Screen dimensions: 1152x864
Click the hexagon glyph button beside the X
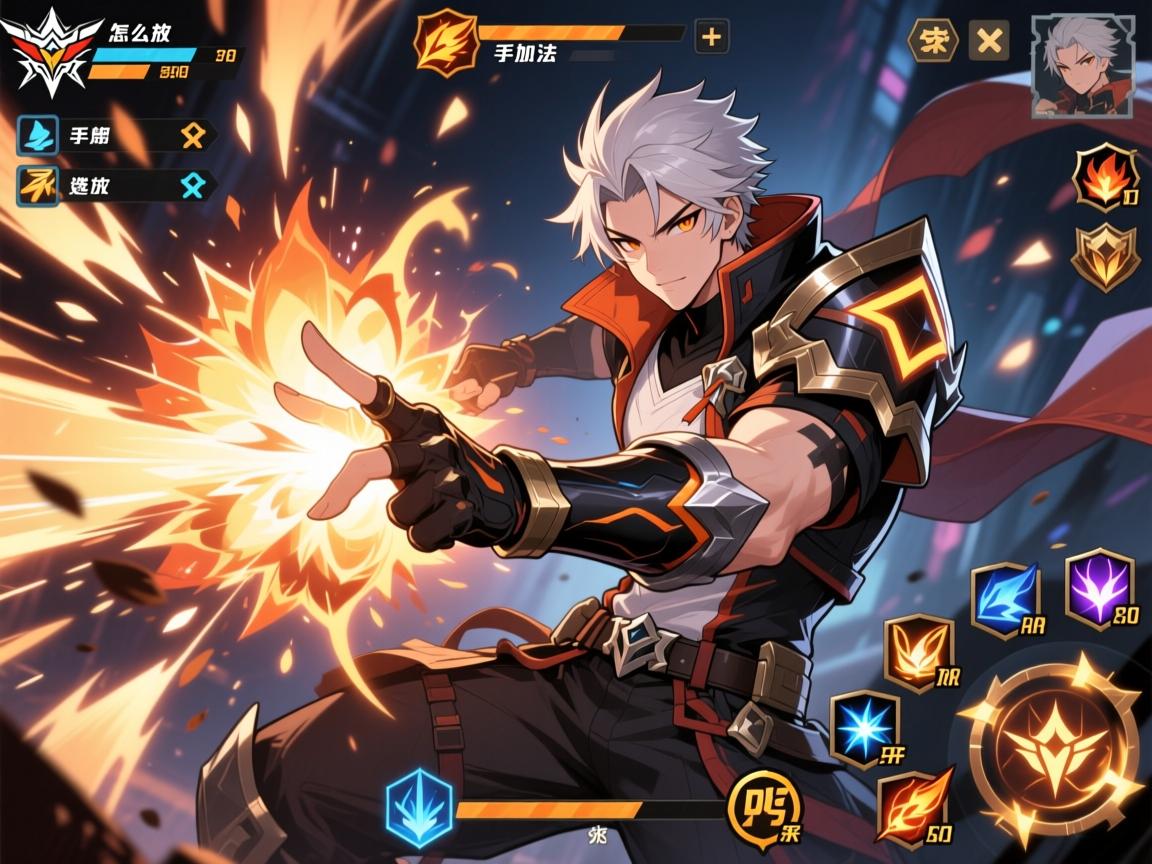pyautogui.click(x=932, y=40)
